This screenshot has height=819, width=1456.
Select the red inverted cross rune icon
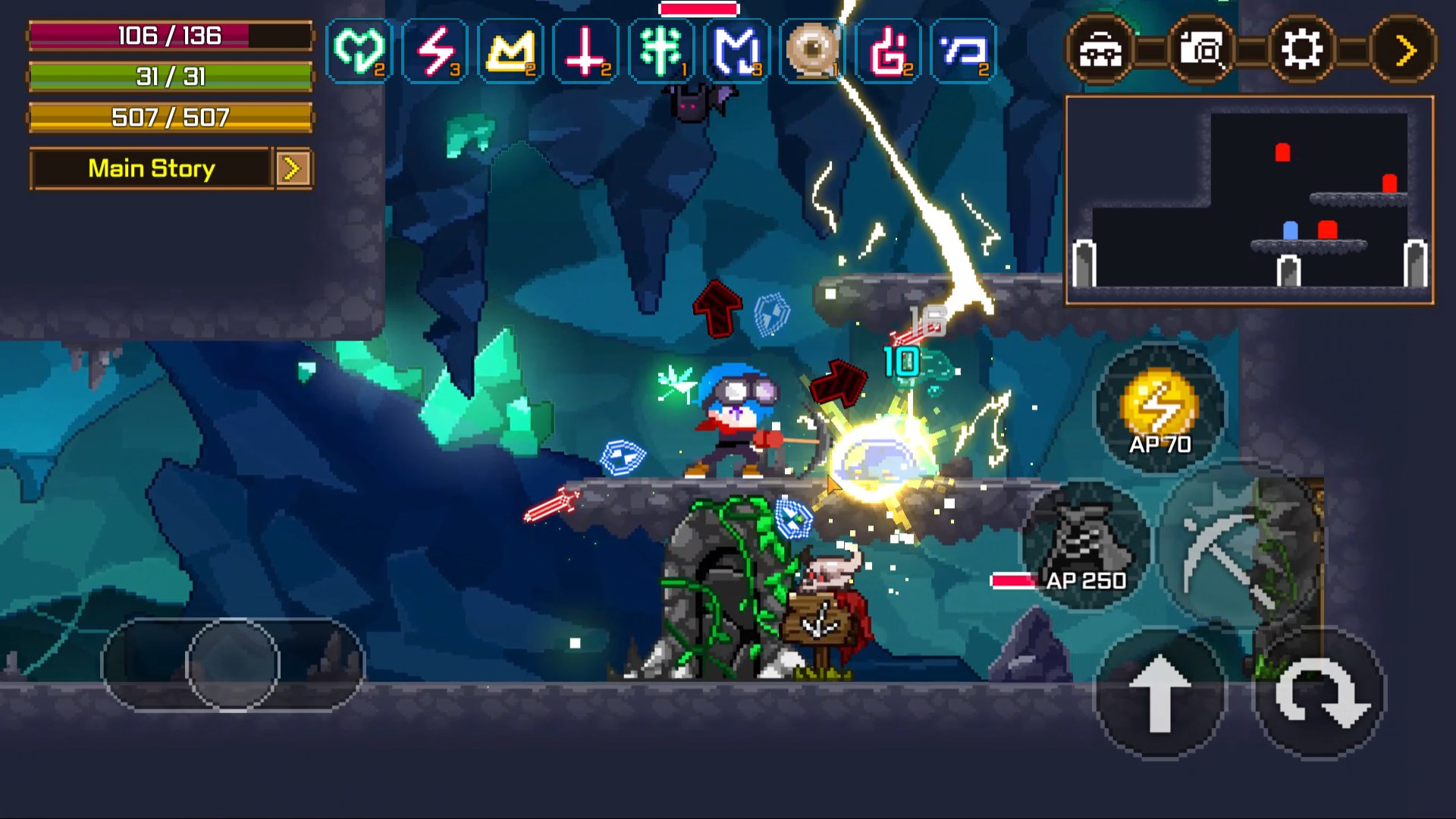[x=585, y=51]
